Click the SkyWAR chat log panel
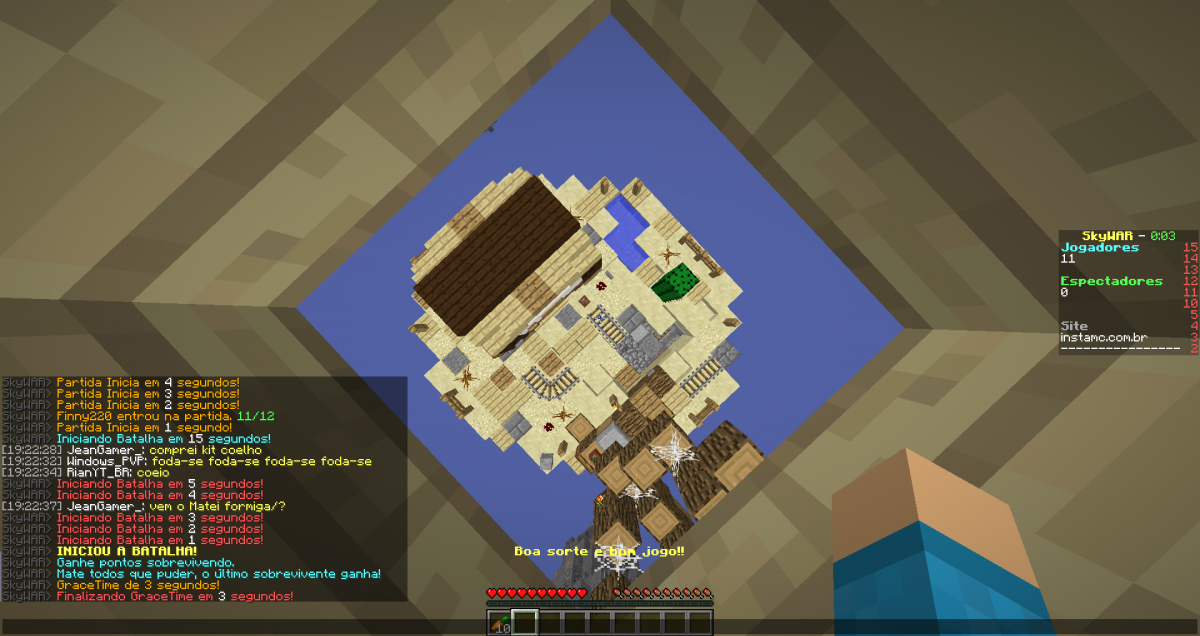Screen dimensions: 1200x636 click(x=204, y=489)
